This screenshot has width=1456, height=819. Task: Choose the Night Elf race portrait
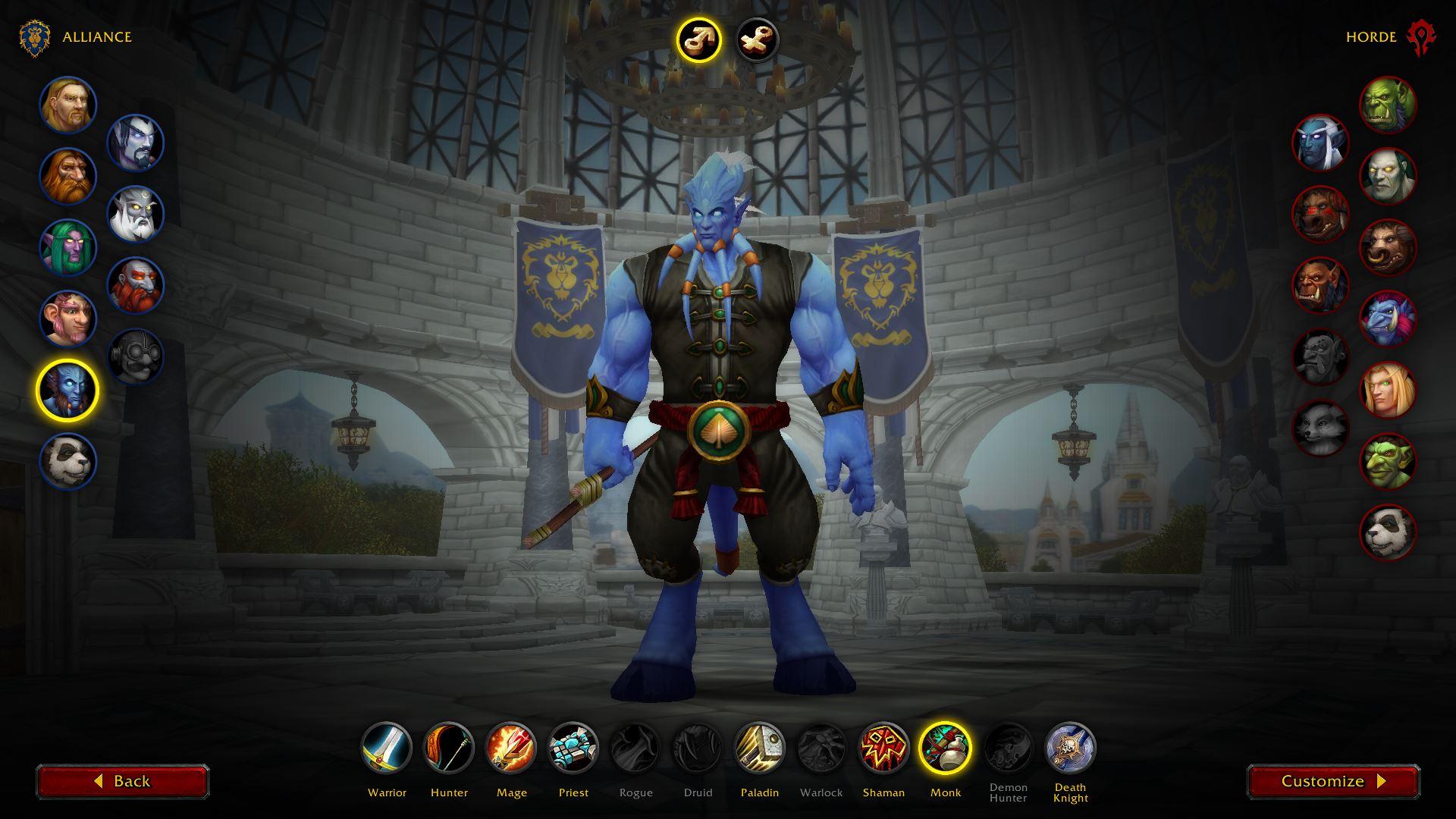click(68, 248)
